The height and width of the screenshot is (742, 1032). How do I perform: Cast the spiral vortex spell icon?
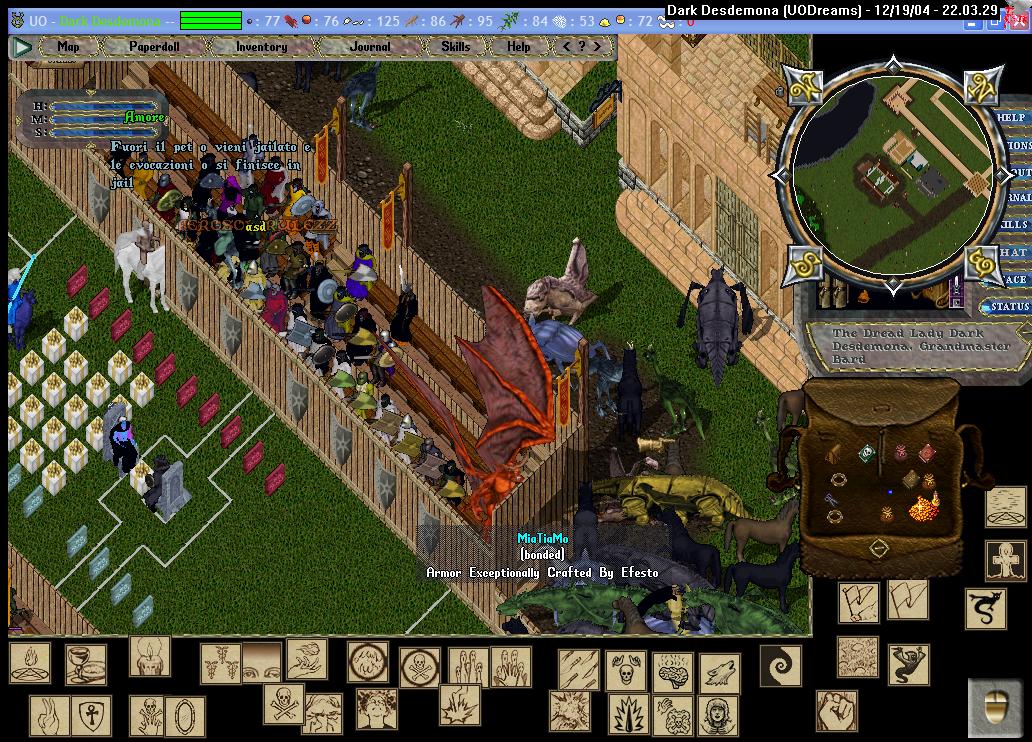780,665
